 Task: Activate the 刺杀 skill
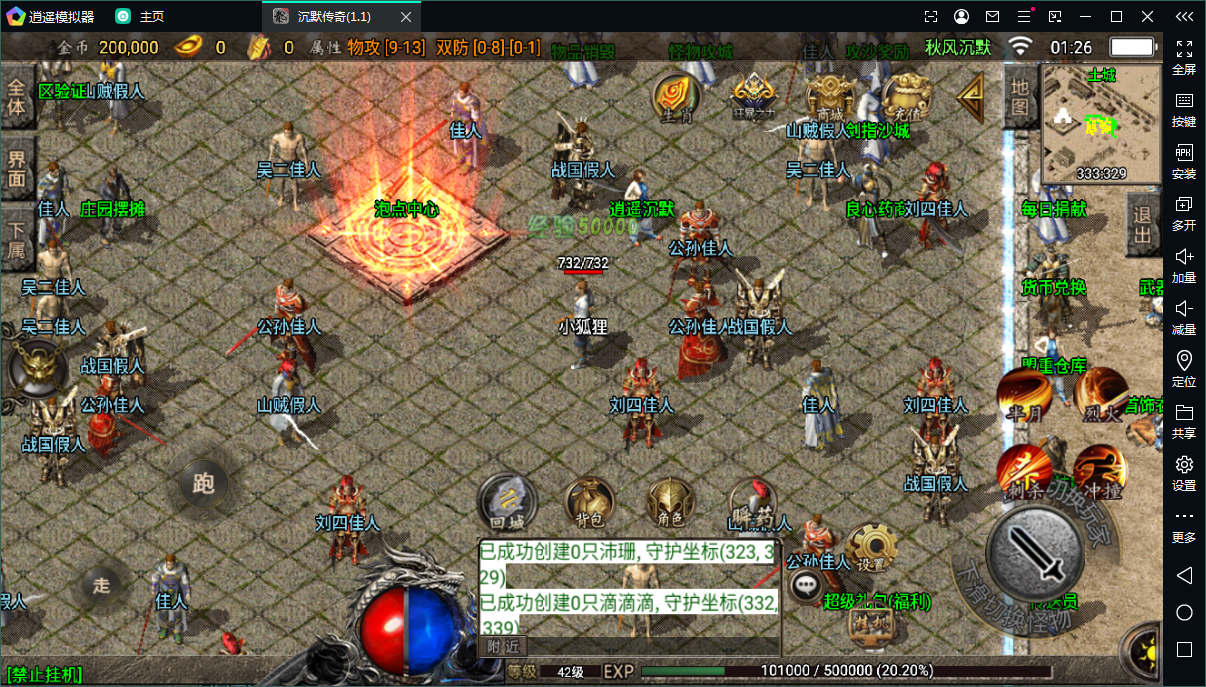[x=1025, y=472]
